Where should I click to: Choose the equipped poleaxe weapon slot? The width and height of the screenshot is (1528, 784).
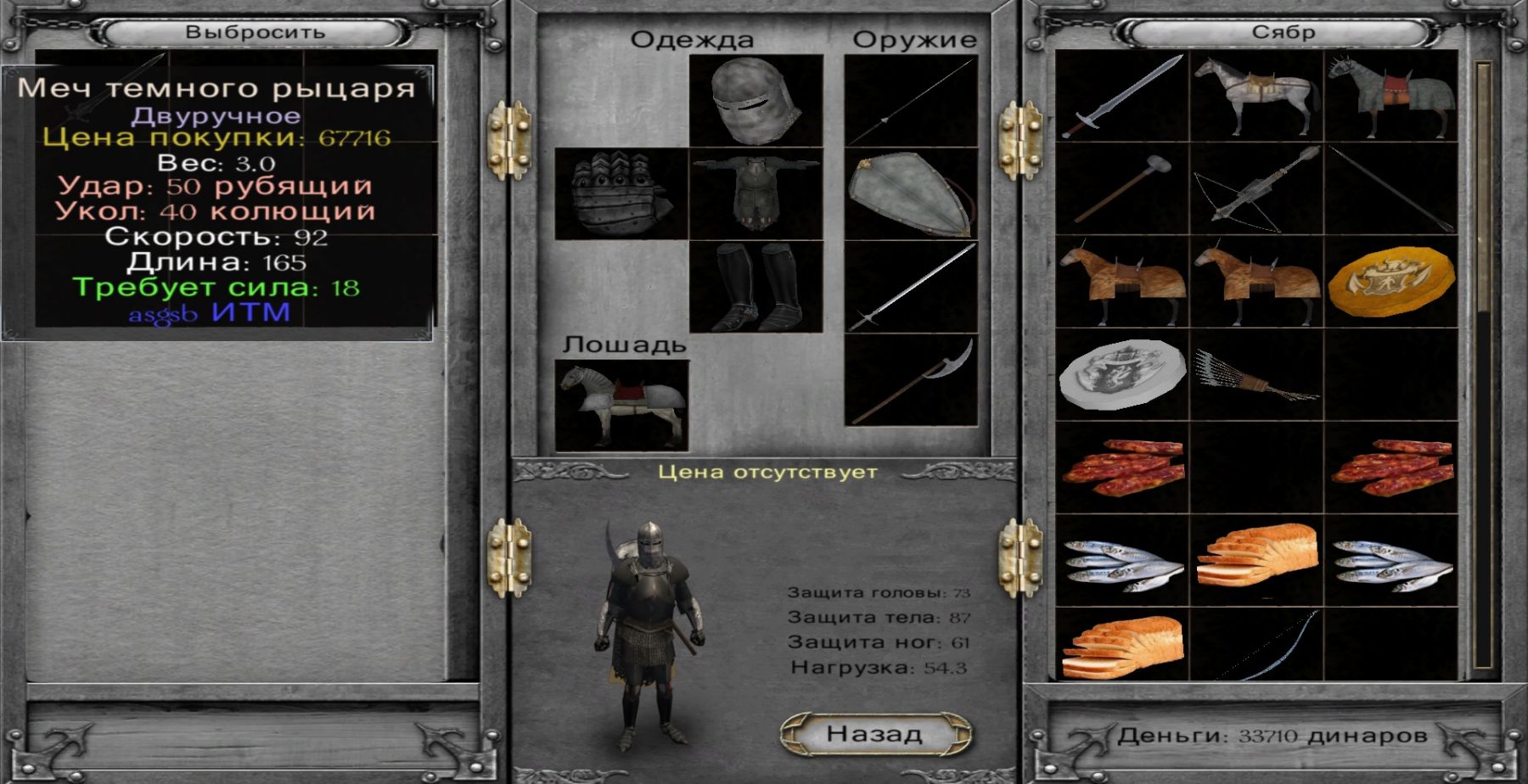point(911,380)
